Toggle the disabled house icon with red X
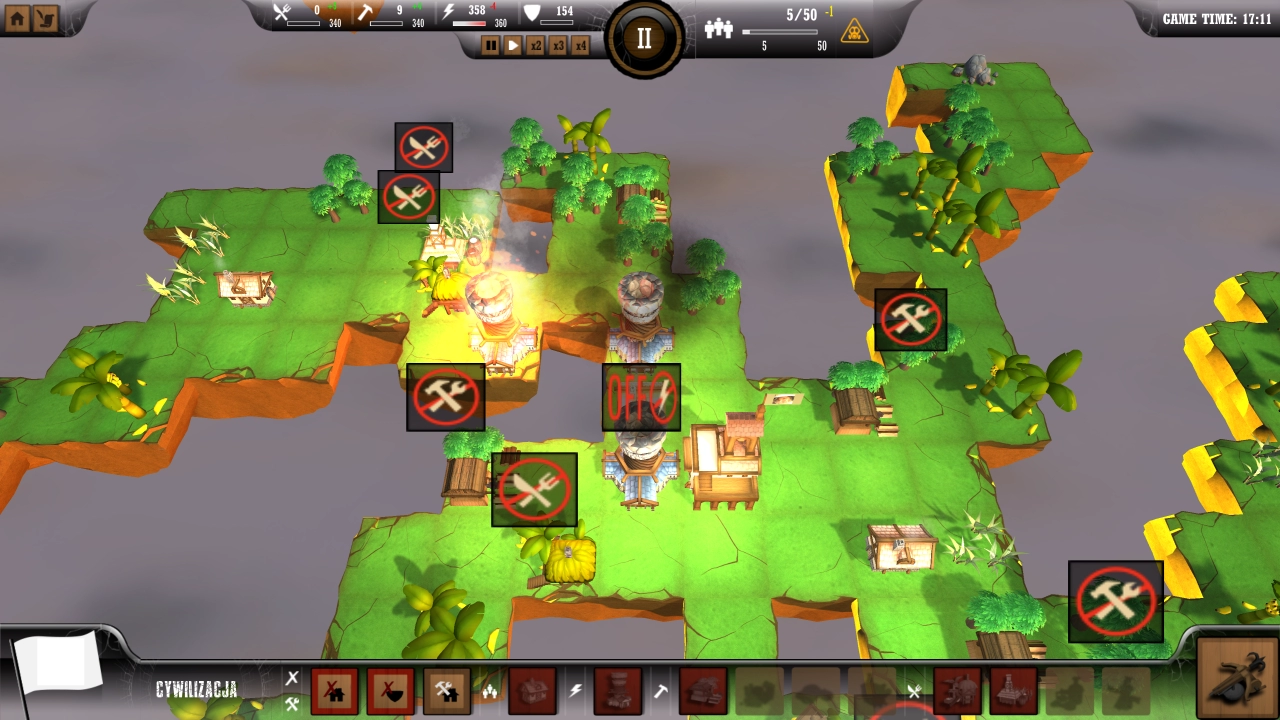Viewport: 1280px width, 720px height. [x=335, y=692]
